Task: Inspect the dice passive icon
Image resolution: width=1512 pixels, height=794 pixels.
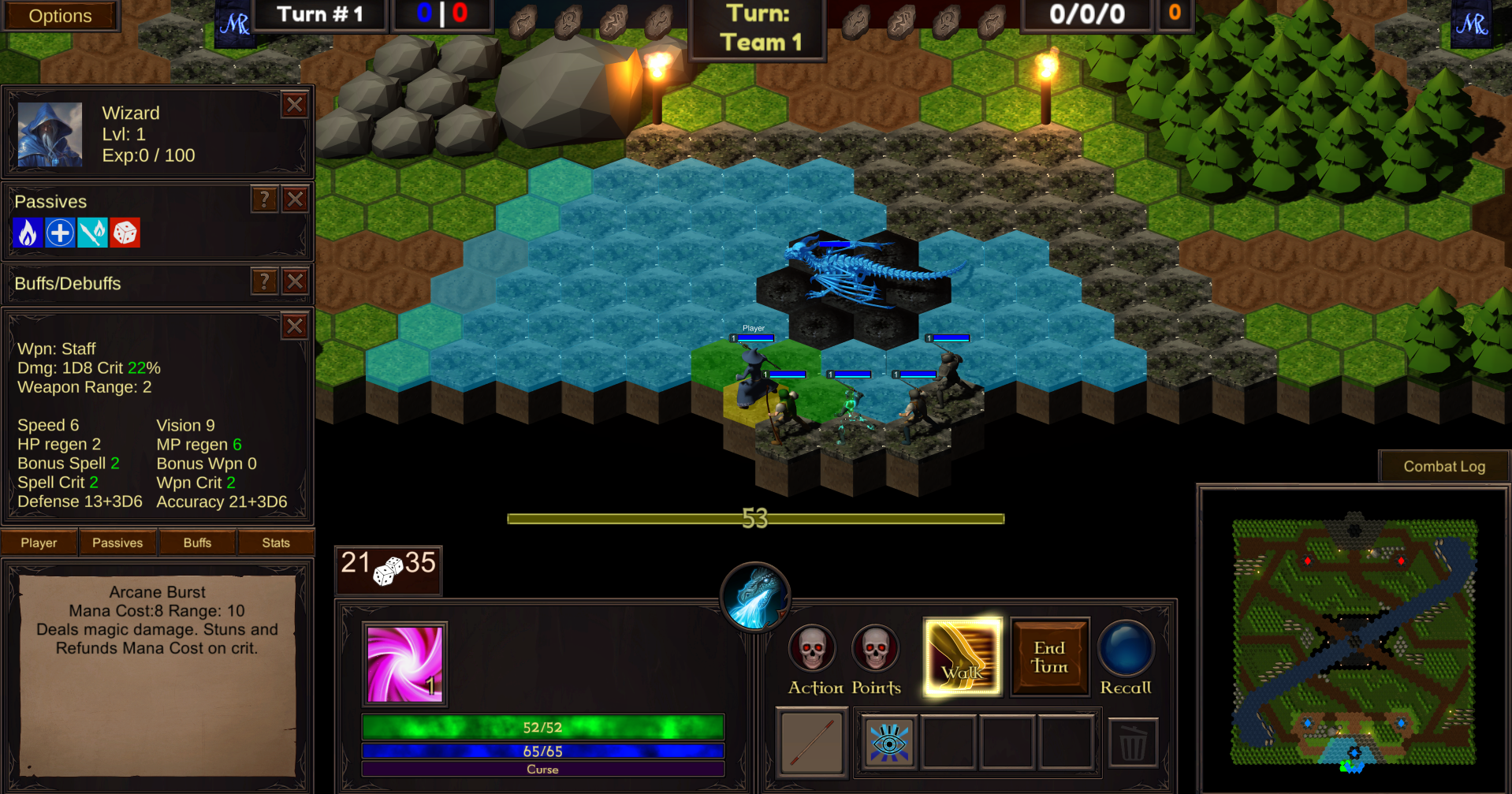Action: coord(126,232)
